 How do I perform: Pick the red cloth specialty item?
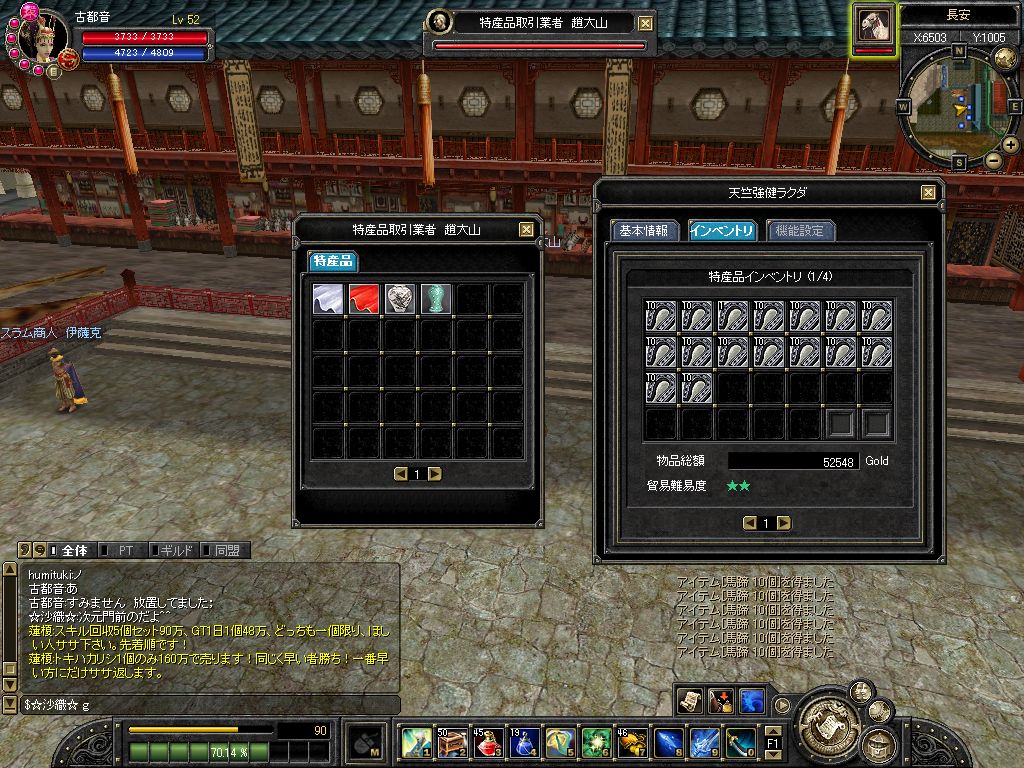(x=363, y=299)
